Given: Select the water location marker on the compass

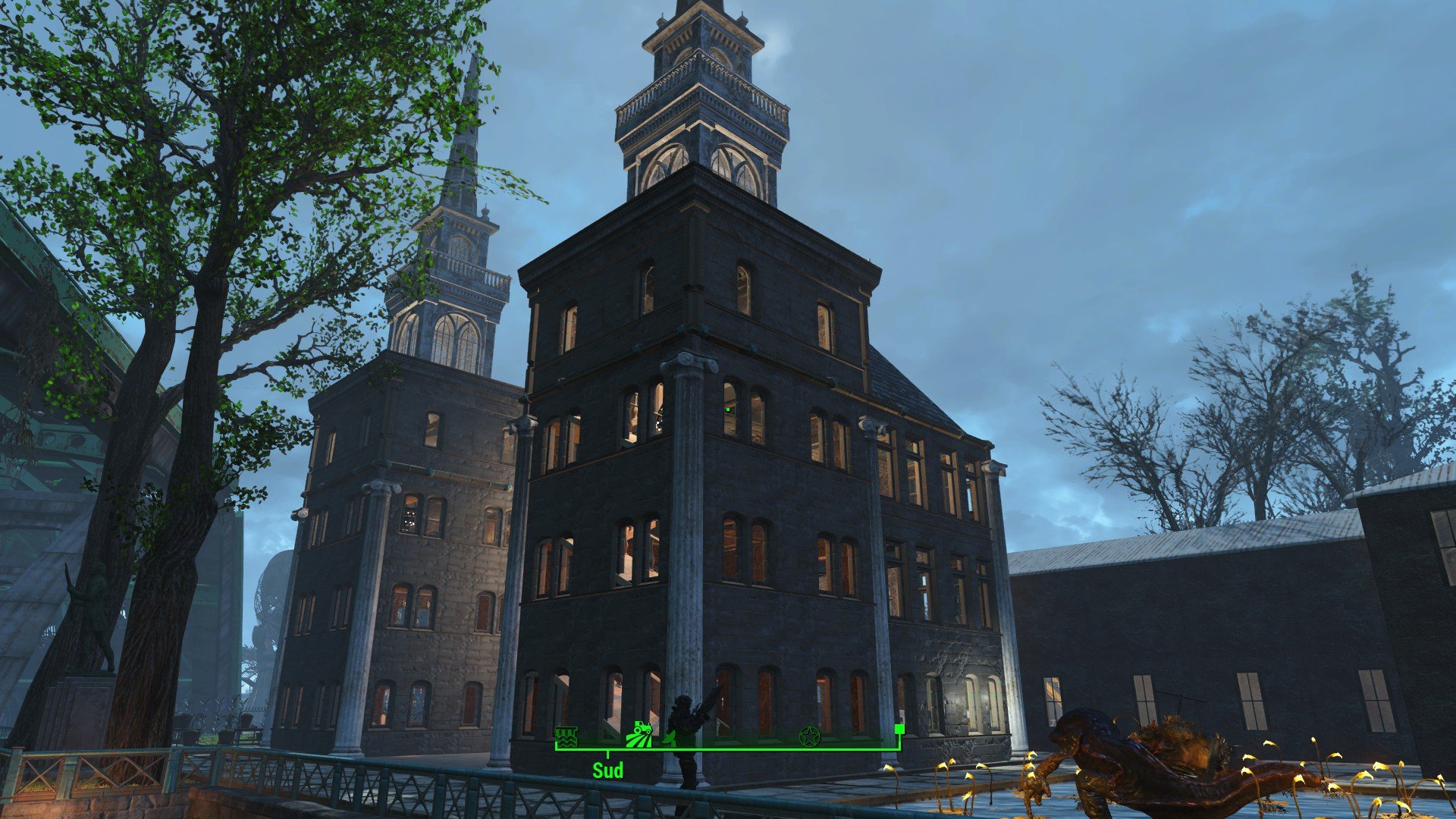Looking at the screenshot, I should click(566, 736).
